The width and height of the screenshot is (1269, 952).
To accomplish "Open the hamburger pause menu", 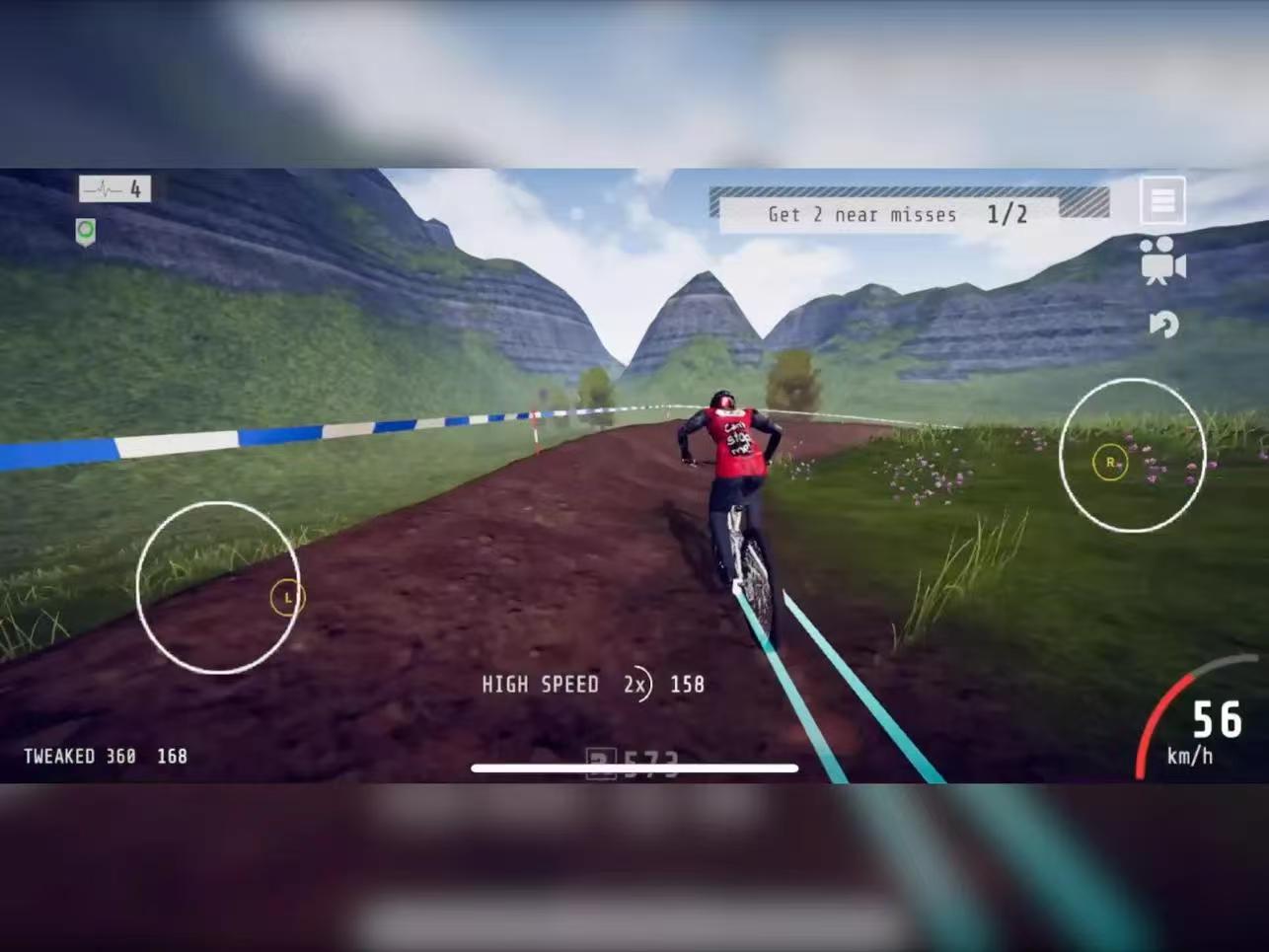I will coord(1162,201).
